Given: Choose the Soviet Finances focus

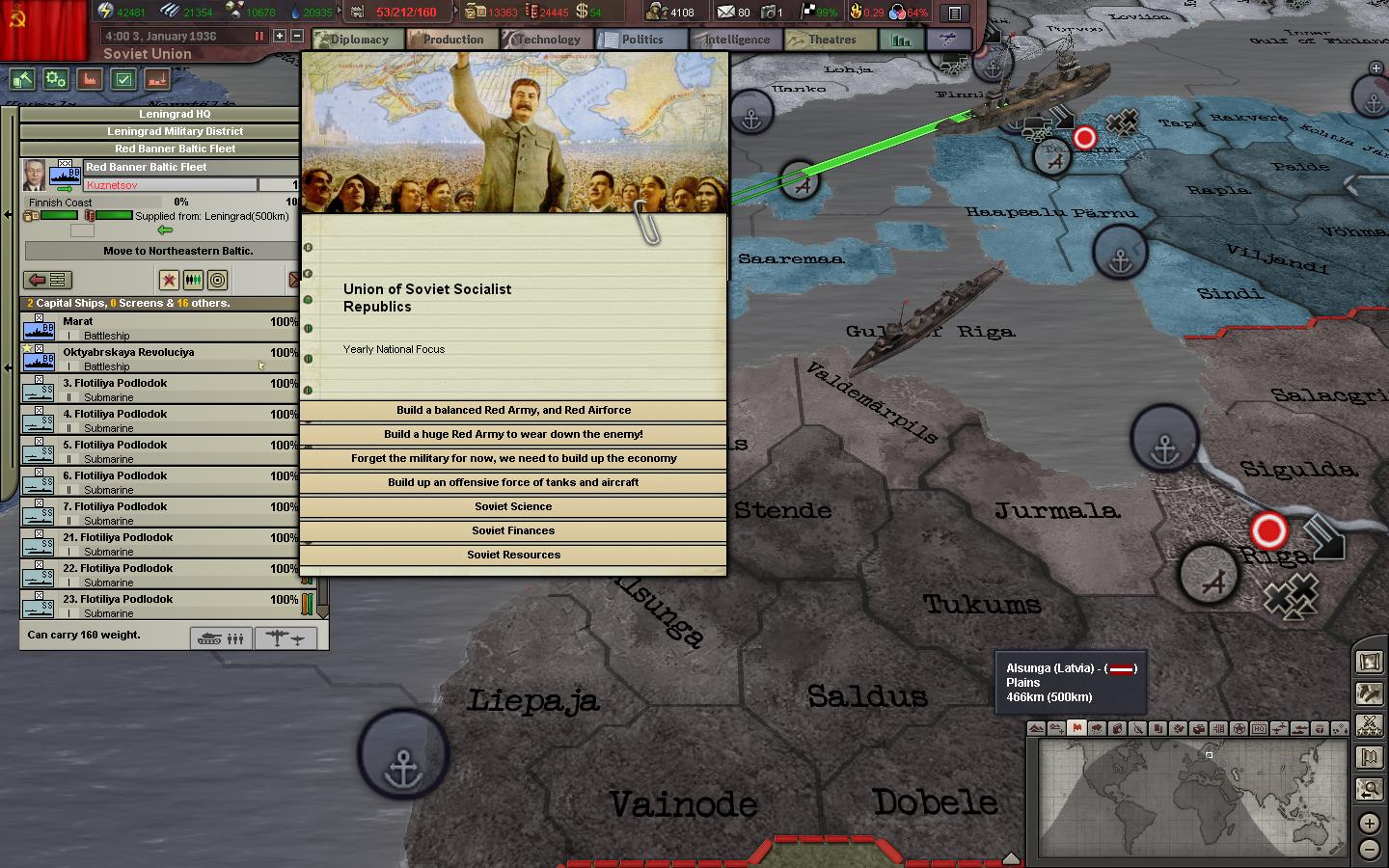Looking at the screenshot, I should [x=513, y=531].
